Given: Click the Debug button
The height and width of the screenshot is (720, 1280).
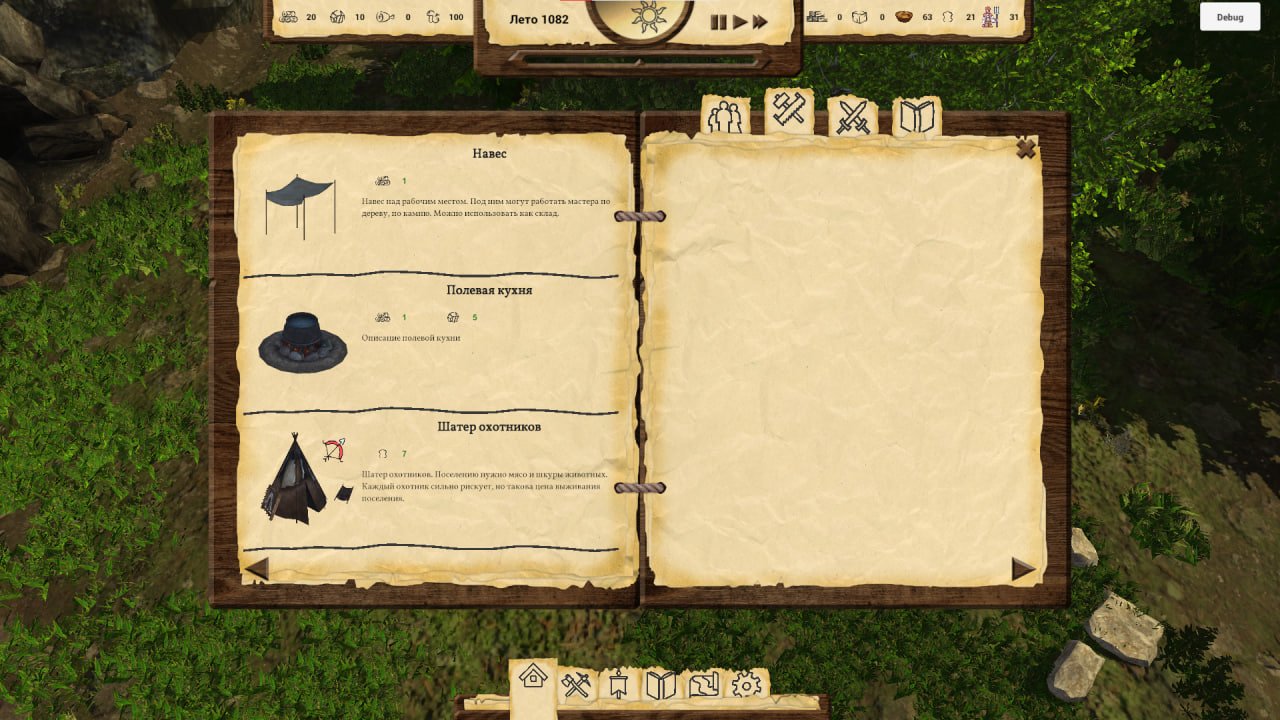Looking at the screenshot, I should (x=1230, y=17).
